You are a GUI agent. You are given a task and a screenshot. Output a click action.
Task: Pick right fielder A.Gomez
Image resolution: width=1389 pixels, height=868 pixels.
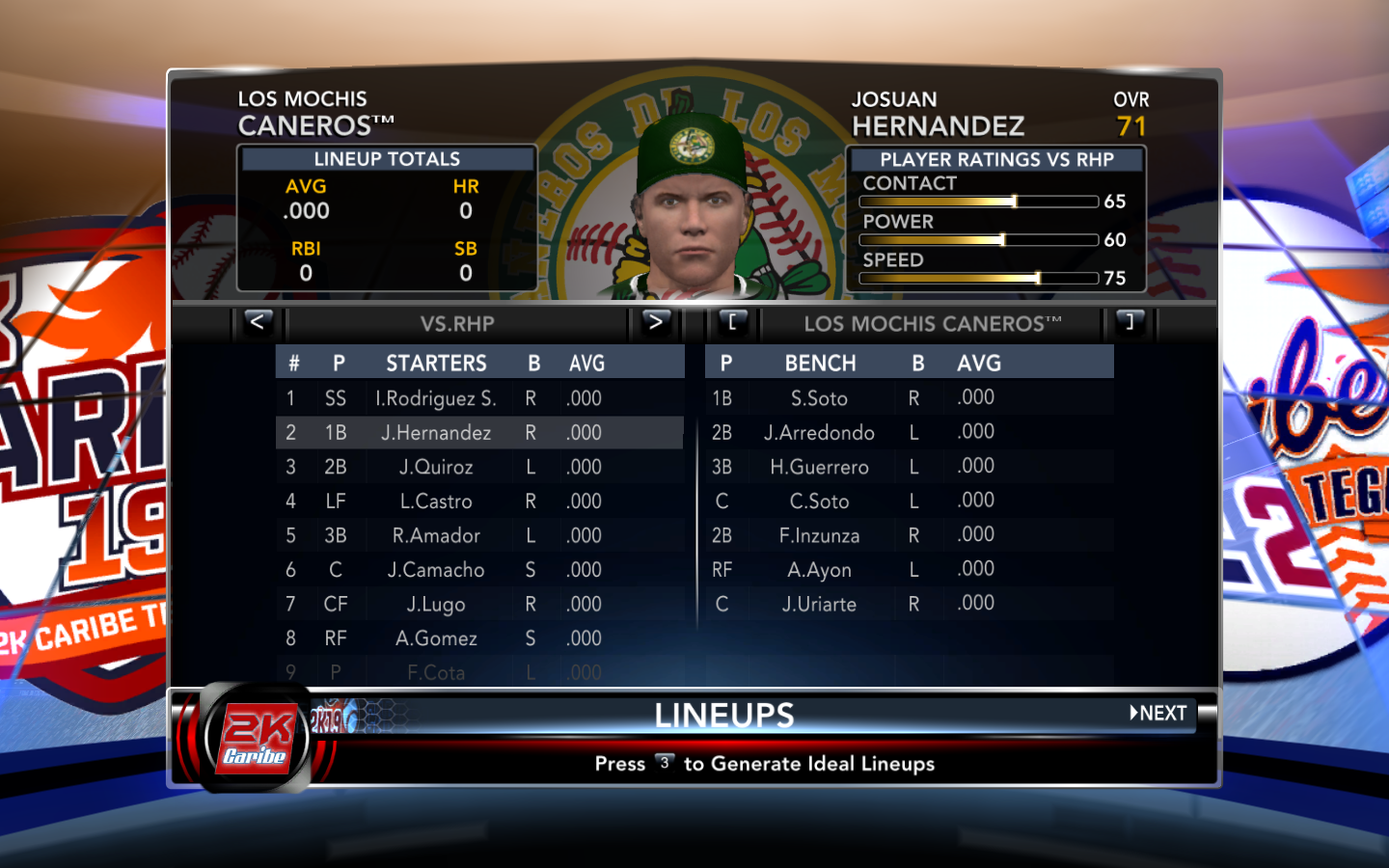point(436,638)
